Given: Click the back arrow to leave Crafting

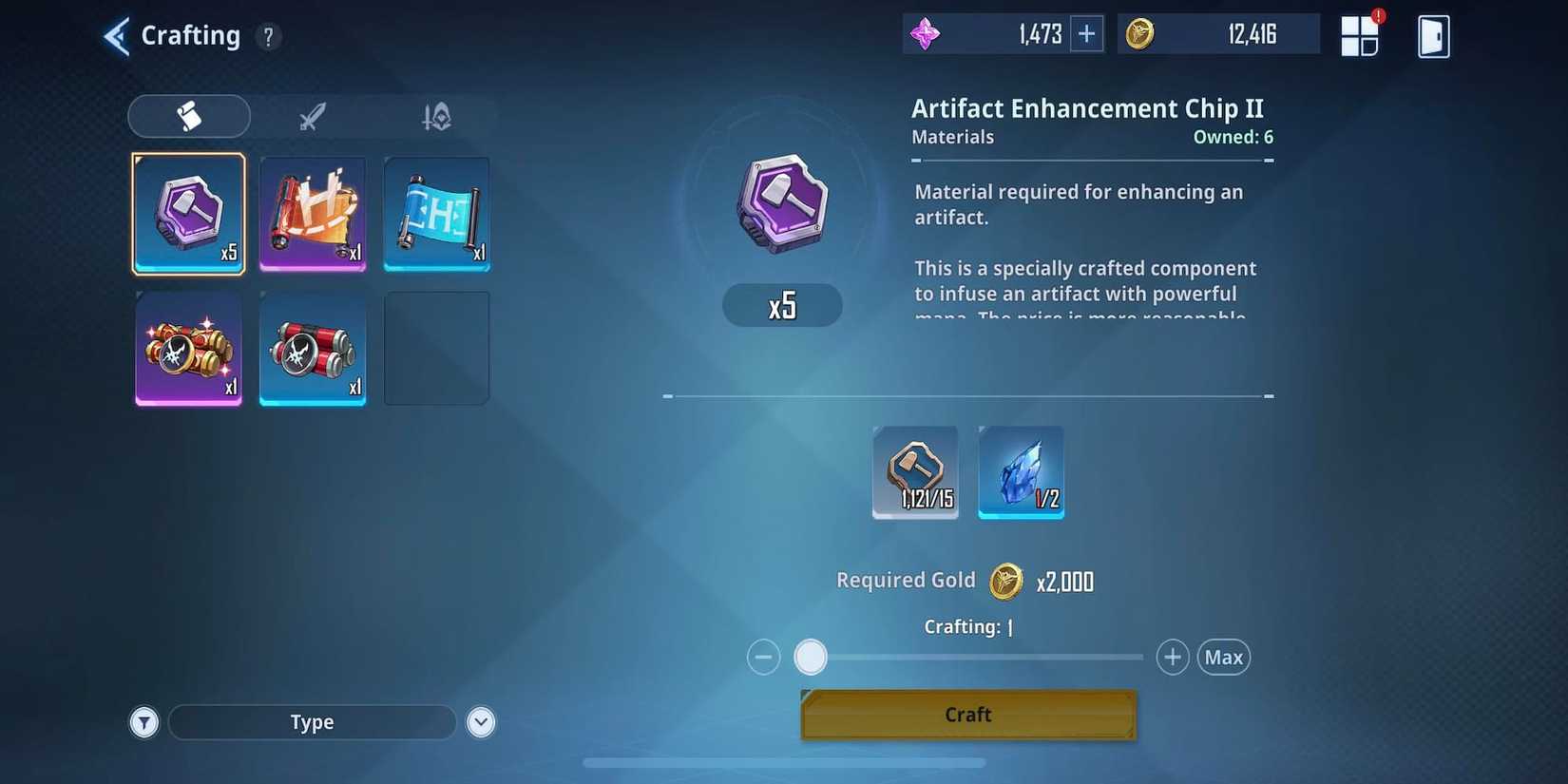Looking at the screenshot, I should [x=114, y=35].
